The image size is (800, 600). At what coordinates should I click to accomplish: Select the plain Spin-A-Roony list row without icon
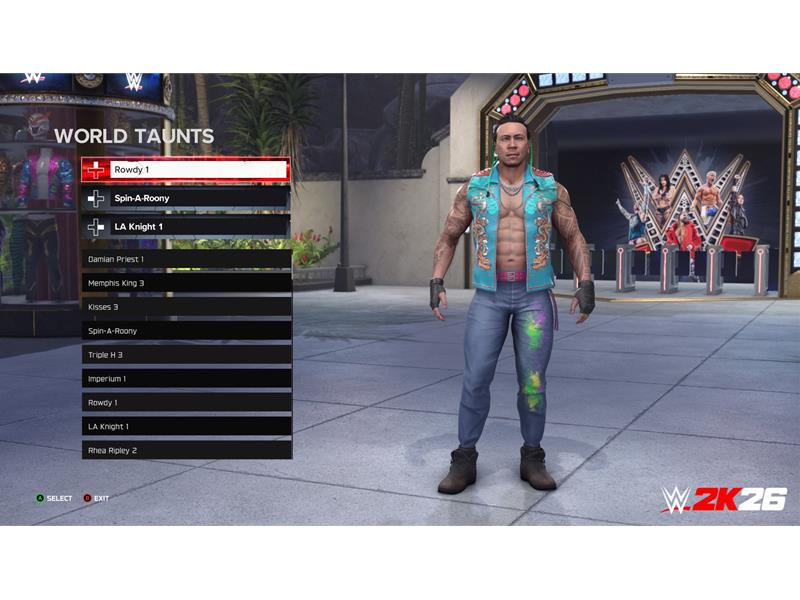pos(186,331)
